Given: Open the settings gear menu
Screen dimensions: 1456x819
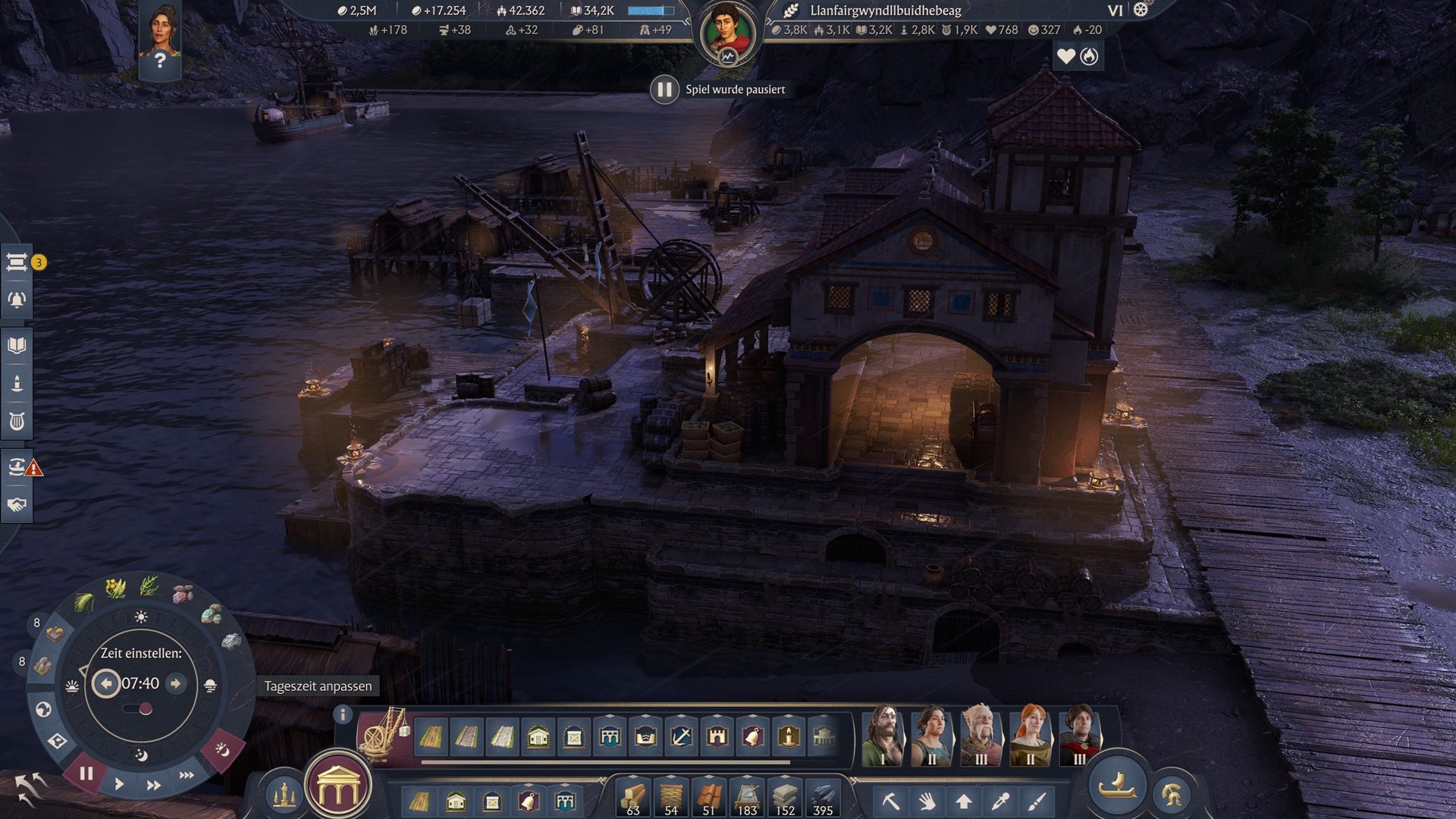Looking at the screenshot, I should (x=1141, y=10).
